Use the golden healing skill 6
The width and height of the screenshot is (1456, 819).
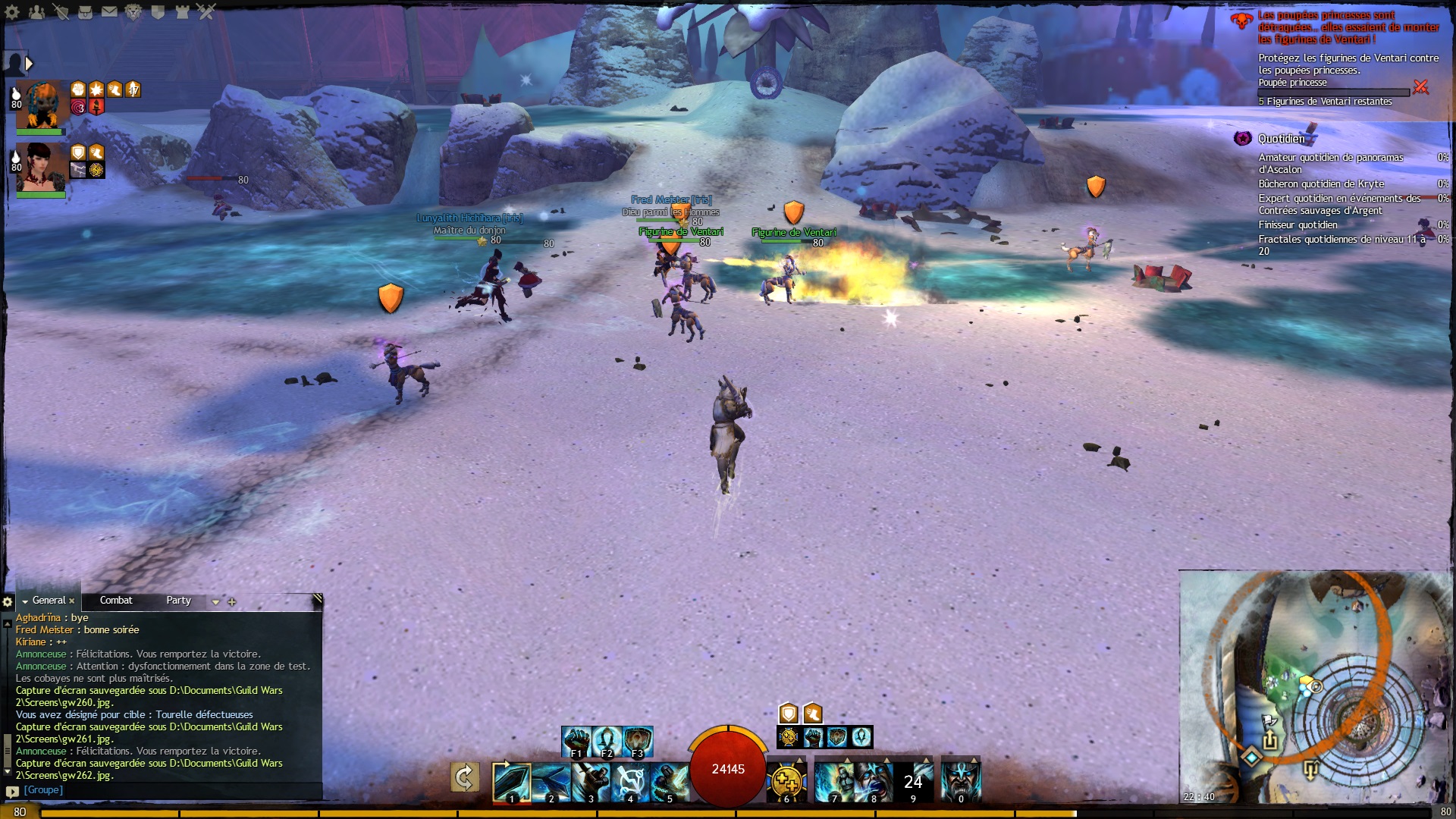(786, 782)
